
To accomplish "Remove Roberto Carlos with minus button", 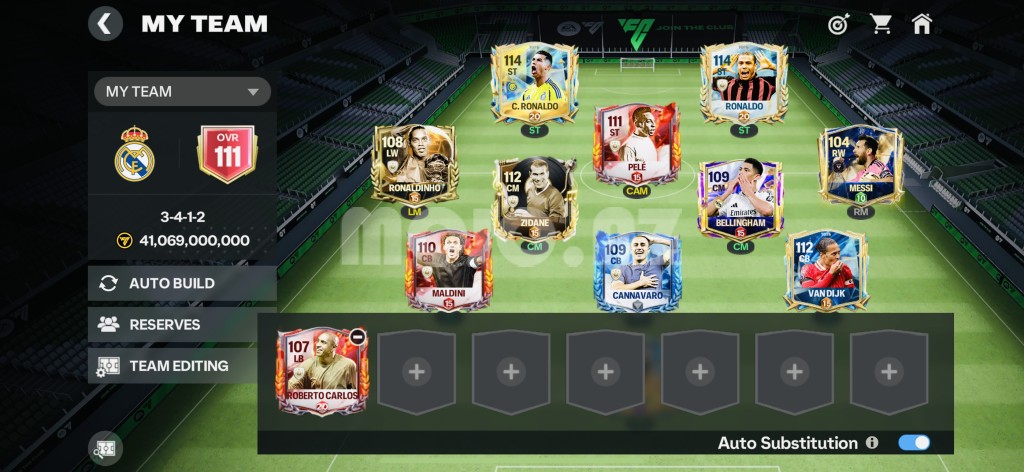I will coord(357,337).
